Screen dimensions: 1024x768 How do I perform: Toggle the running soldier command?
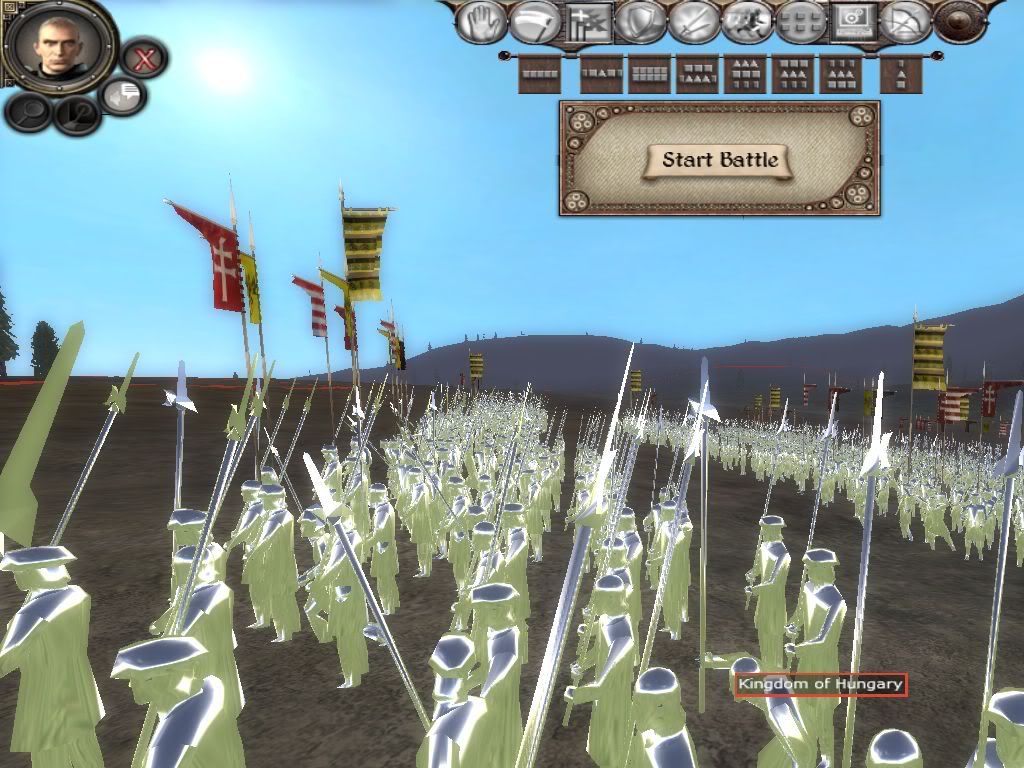pos(747,22)
